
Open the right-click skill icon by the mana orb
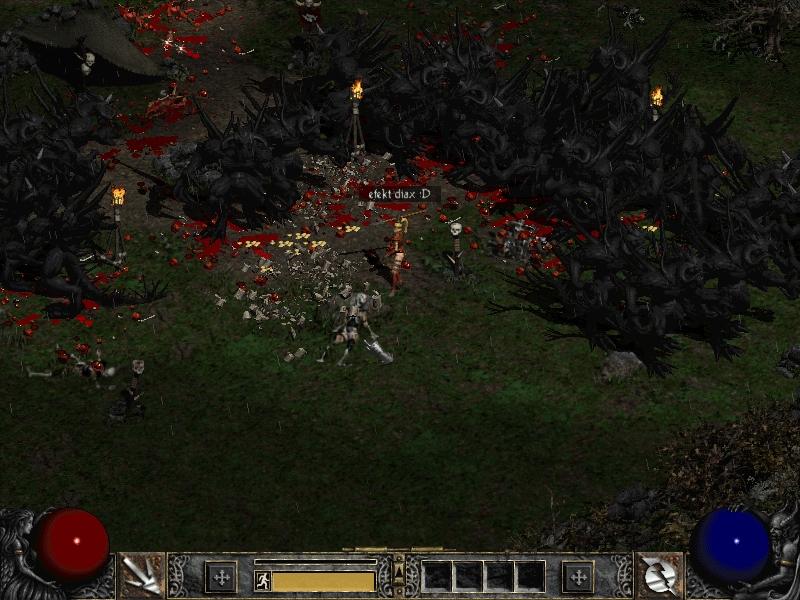click(x=659, y=575)
